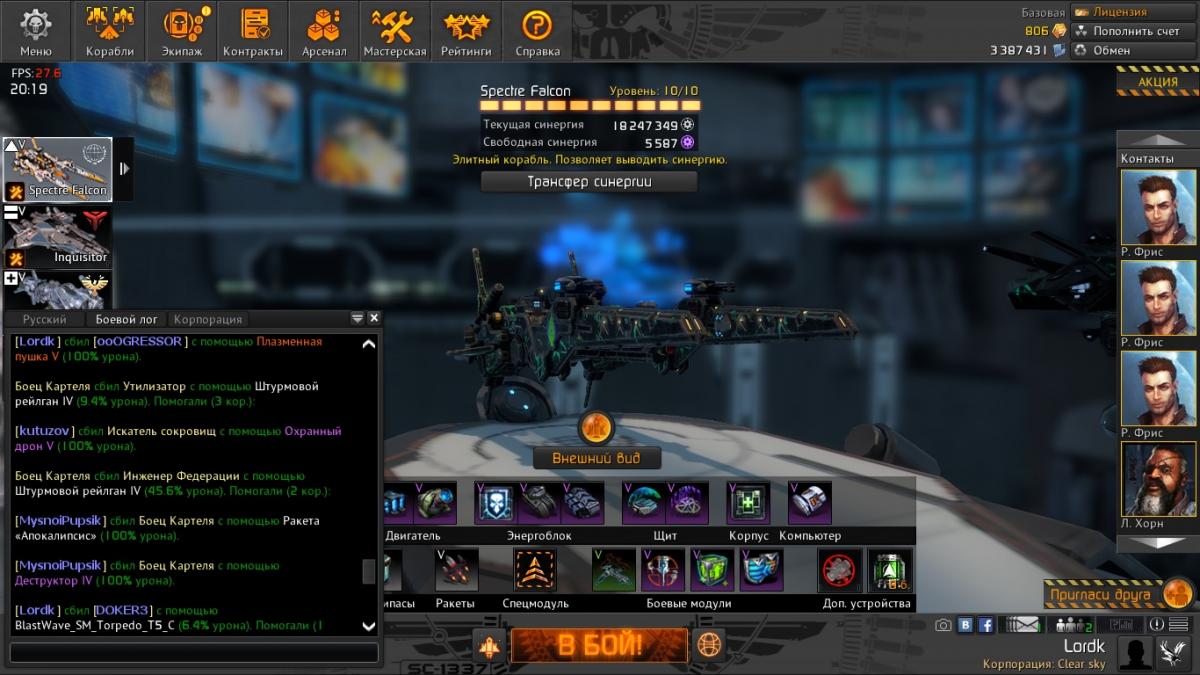Show the Арсенал arsenal
Viewport: 1200px width, 675px height.
pos(324,31)
